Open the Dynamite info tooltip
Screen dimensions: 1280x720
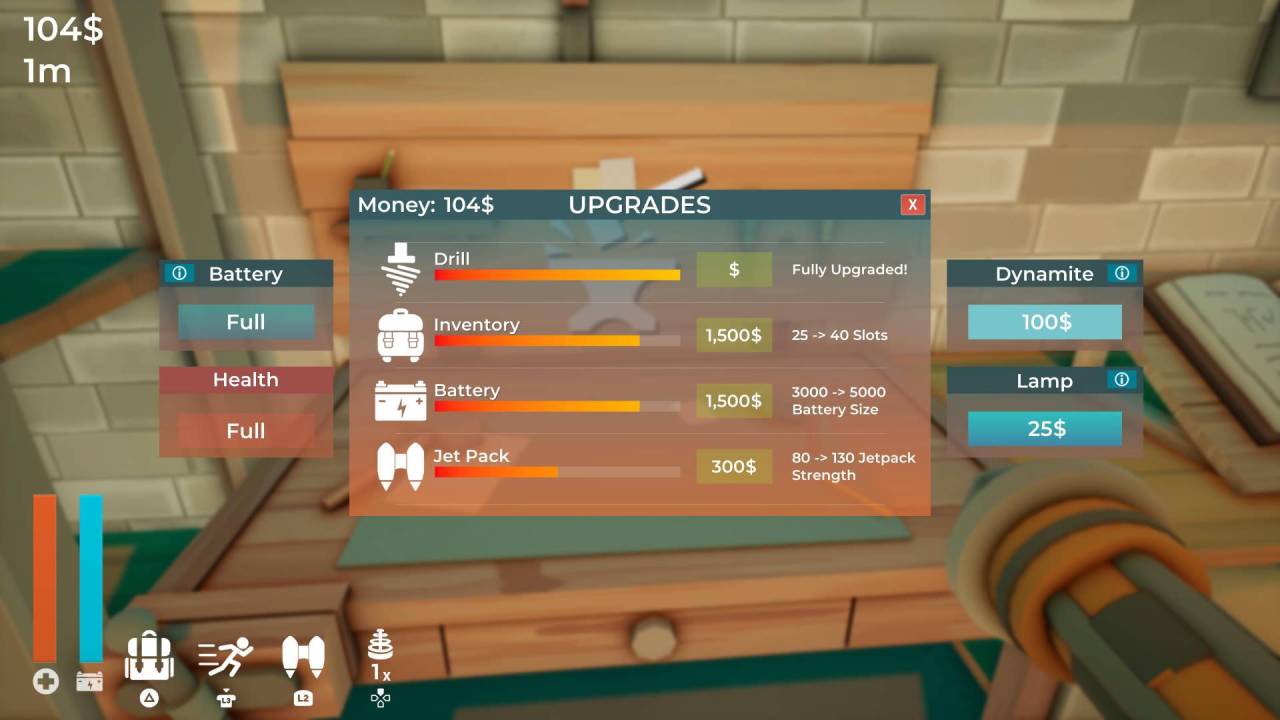[1121, 272]
